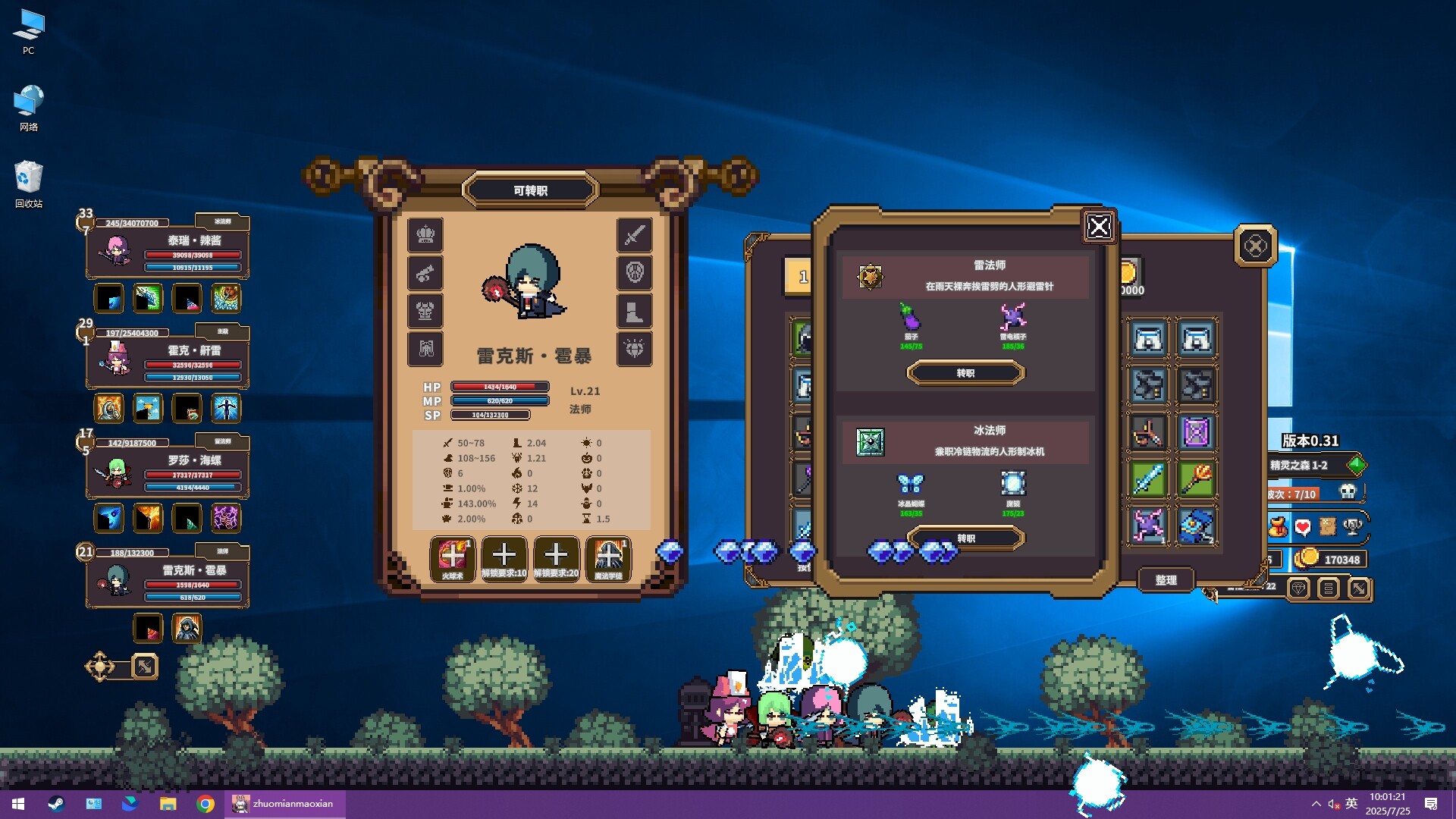Screen dimensions: 1456x819
Task: Select the 火球术 fireball skill icon
Action: (x=453, y=559)
